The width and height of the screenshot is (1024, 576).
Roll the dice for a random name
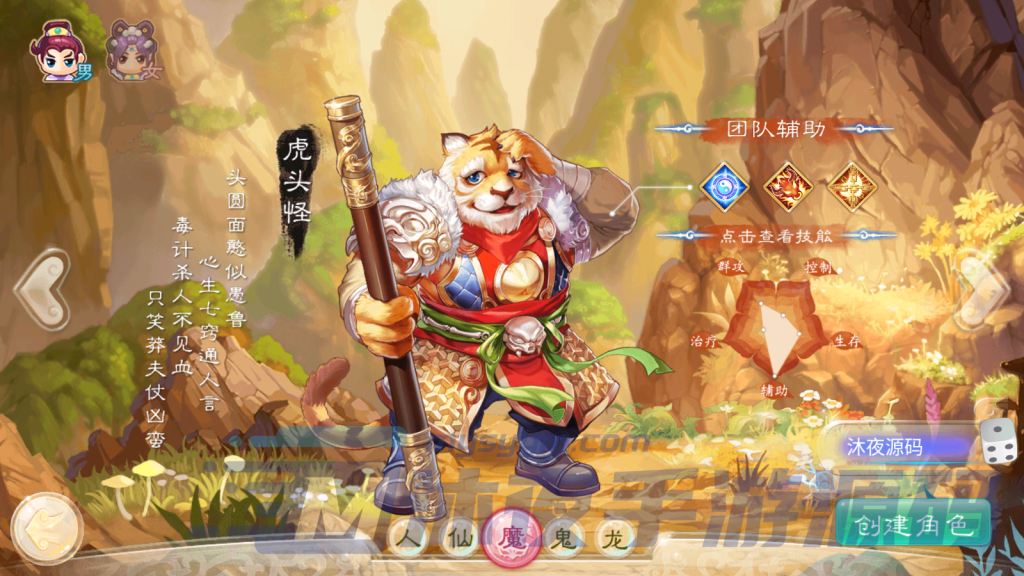tap(997, 444)
